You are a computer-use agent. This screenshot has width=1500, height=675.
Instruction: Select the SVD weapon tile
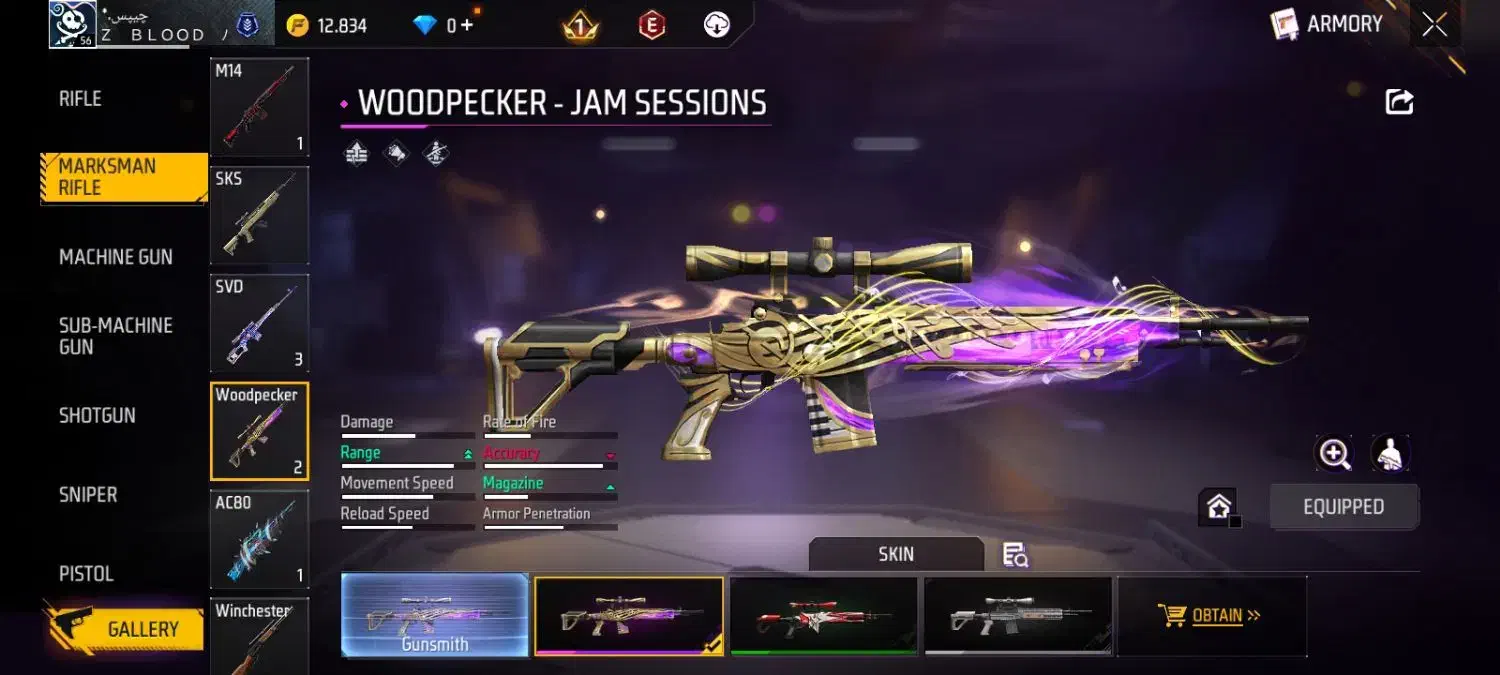pos(259,323)
